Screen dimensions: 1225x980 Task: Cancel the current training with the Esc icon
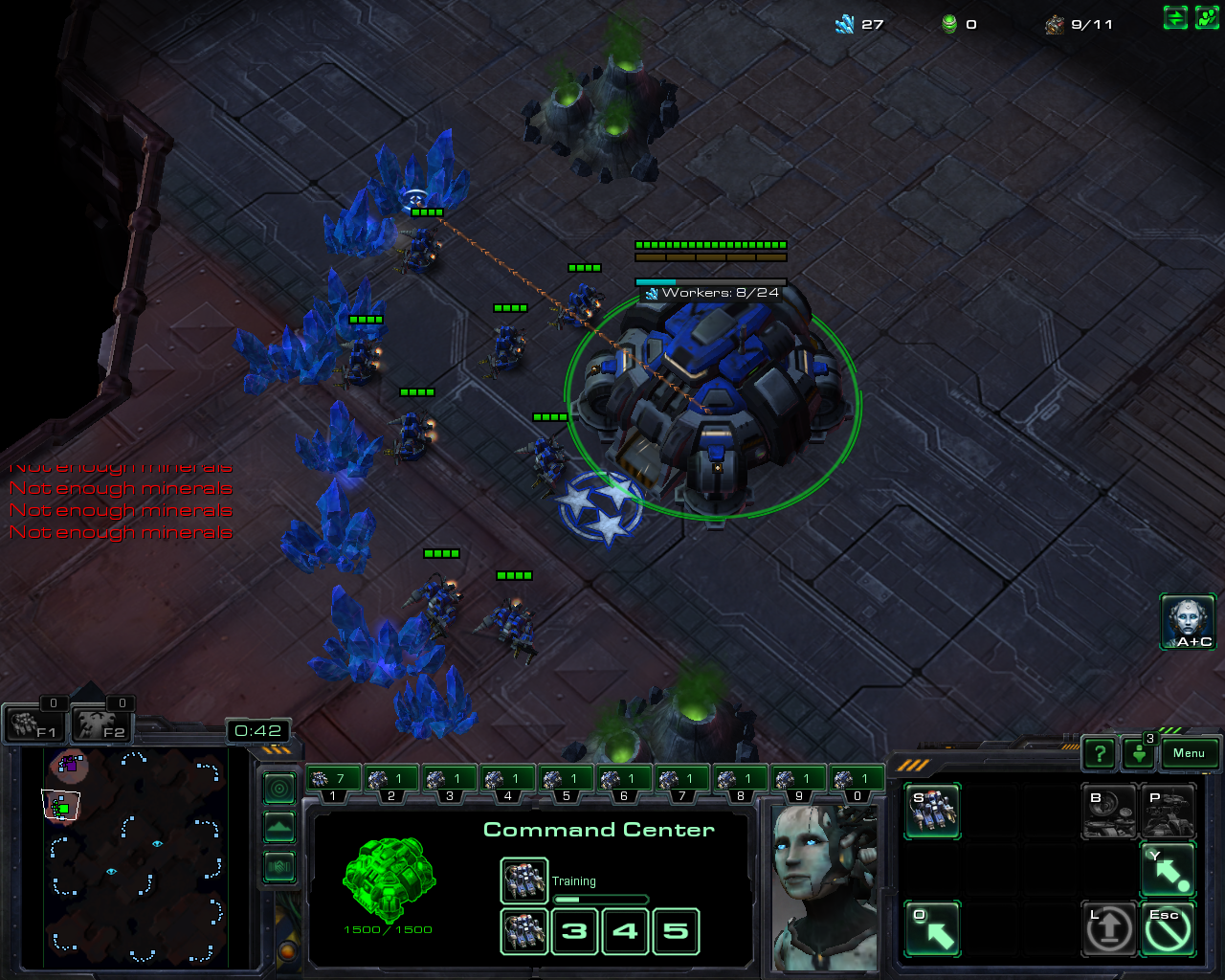1168,927
